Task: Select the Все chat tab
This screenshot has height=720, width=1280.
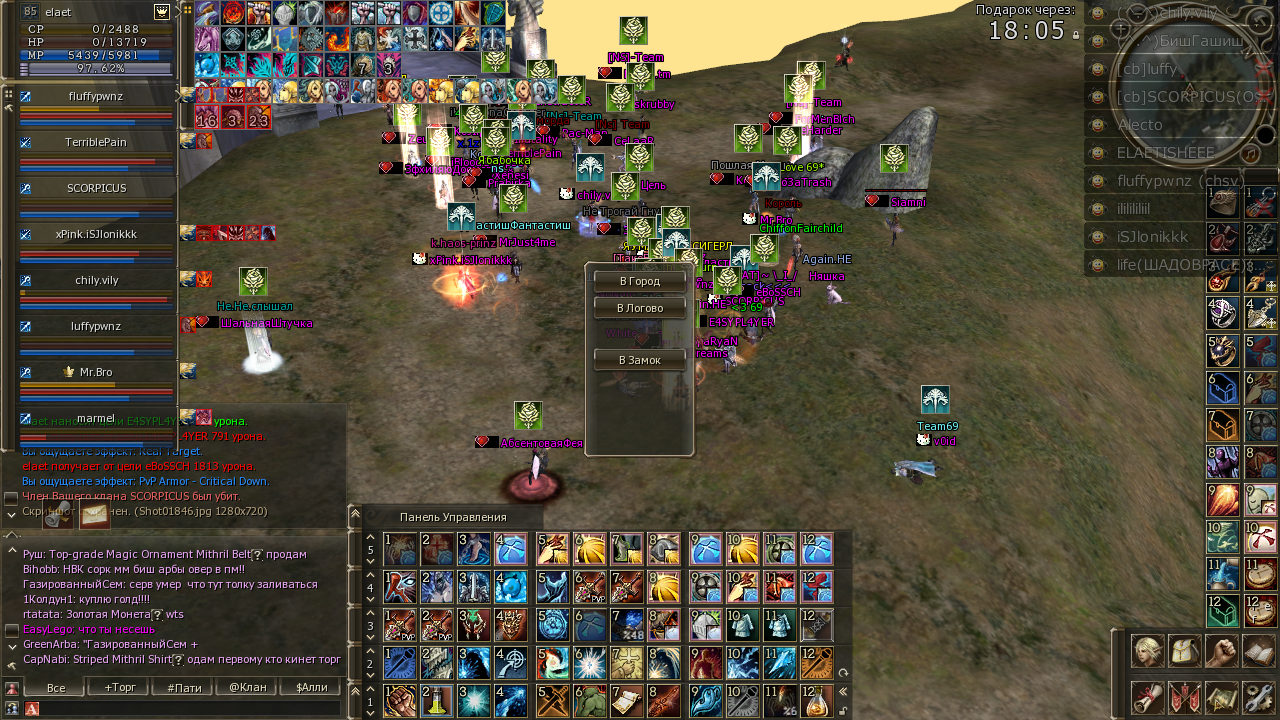Action: (x=56, y=688)
